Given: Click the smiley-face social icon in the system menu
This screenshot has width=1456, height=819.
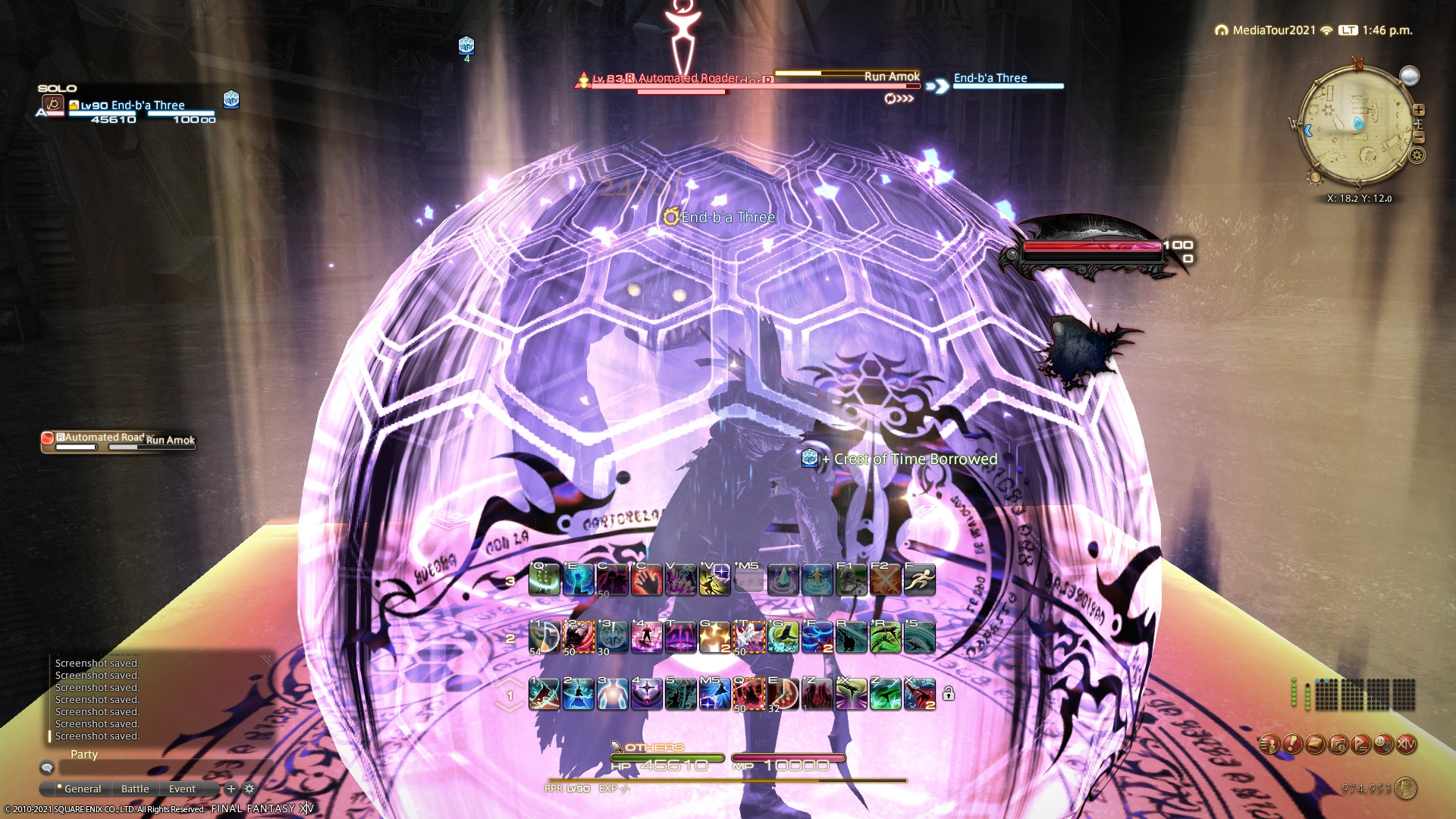Looking at the screenshot, I should click(1382, 744).
